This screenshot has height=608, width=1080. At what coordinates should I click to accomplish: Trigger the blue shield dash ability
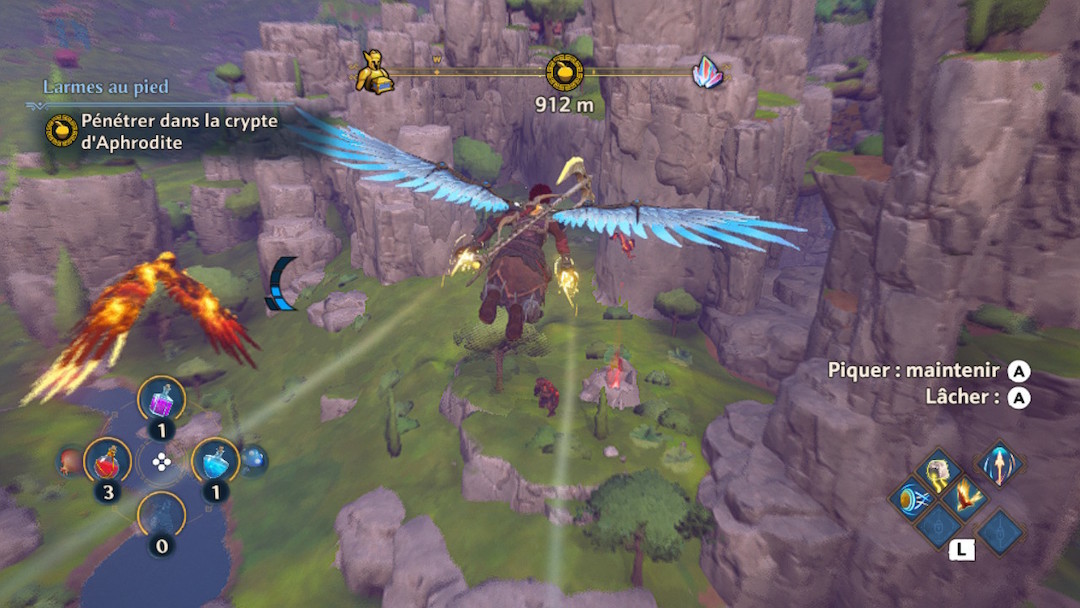911,499
